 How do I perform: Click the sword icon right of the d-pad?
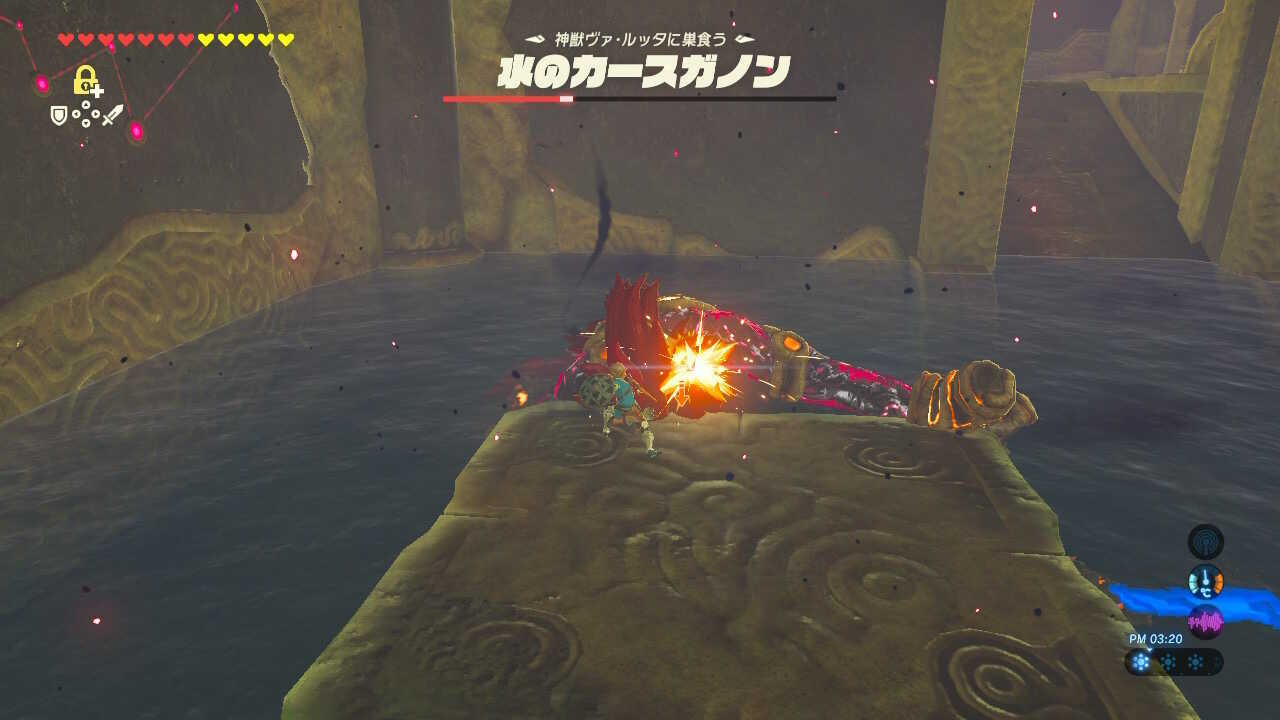point(113,116)
